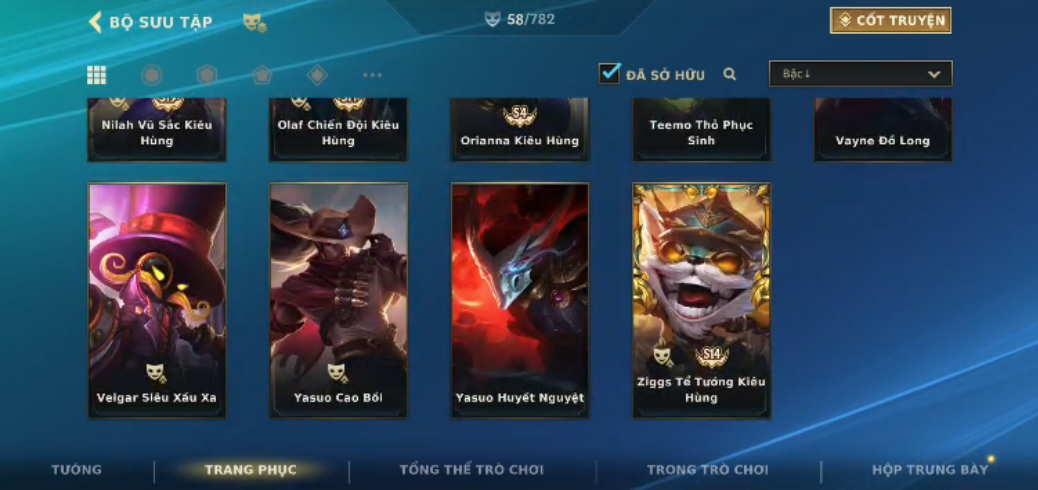
Task: Select the Veigar Siêu Xấu Xa skin
Action: click(157, 300)
